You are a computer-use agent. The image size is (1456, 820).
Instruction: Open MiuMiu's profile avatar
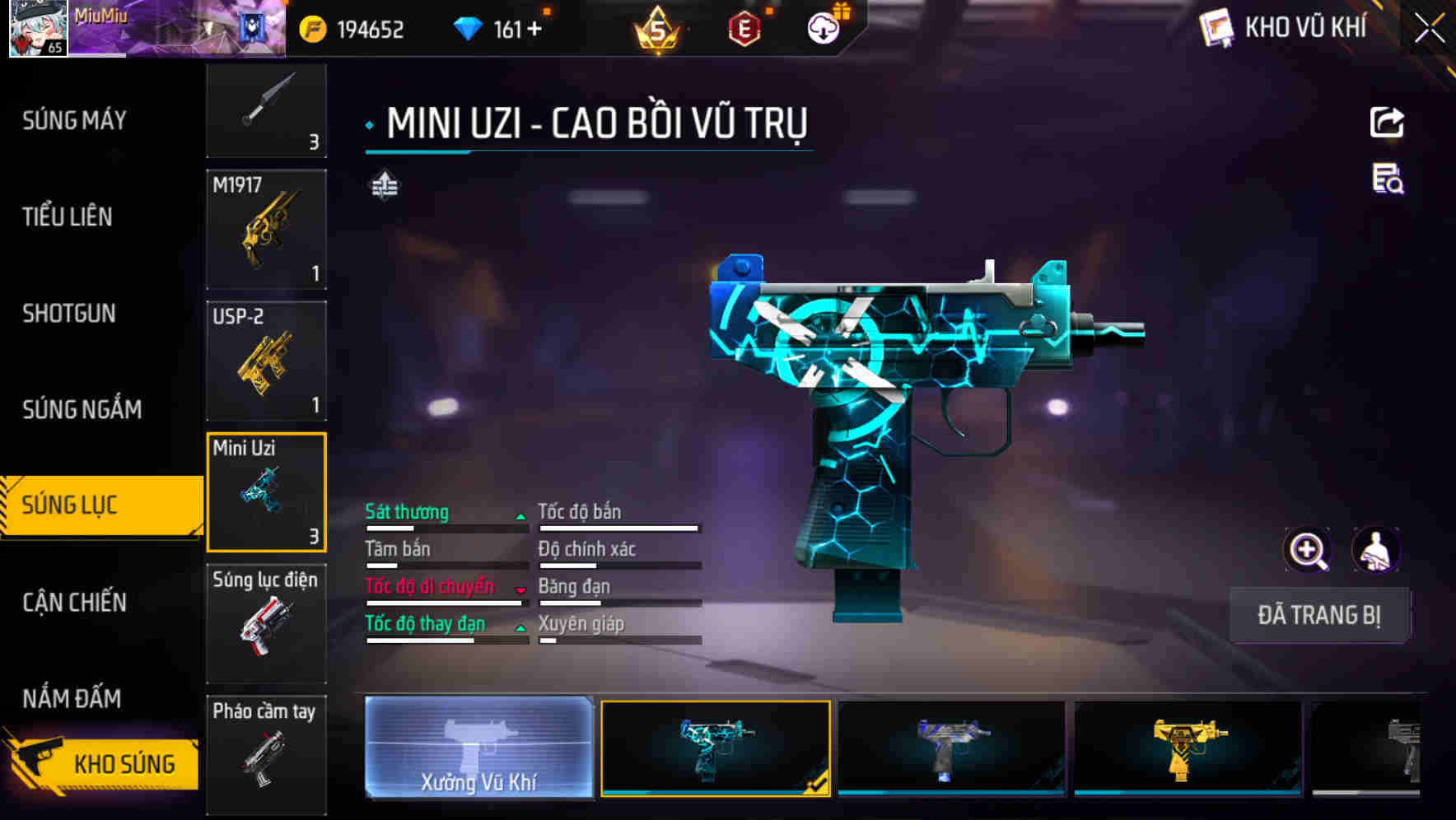pos(39,29)
